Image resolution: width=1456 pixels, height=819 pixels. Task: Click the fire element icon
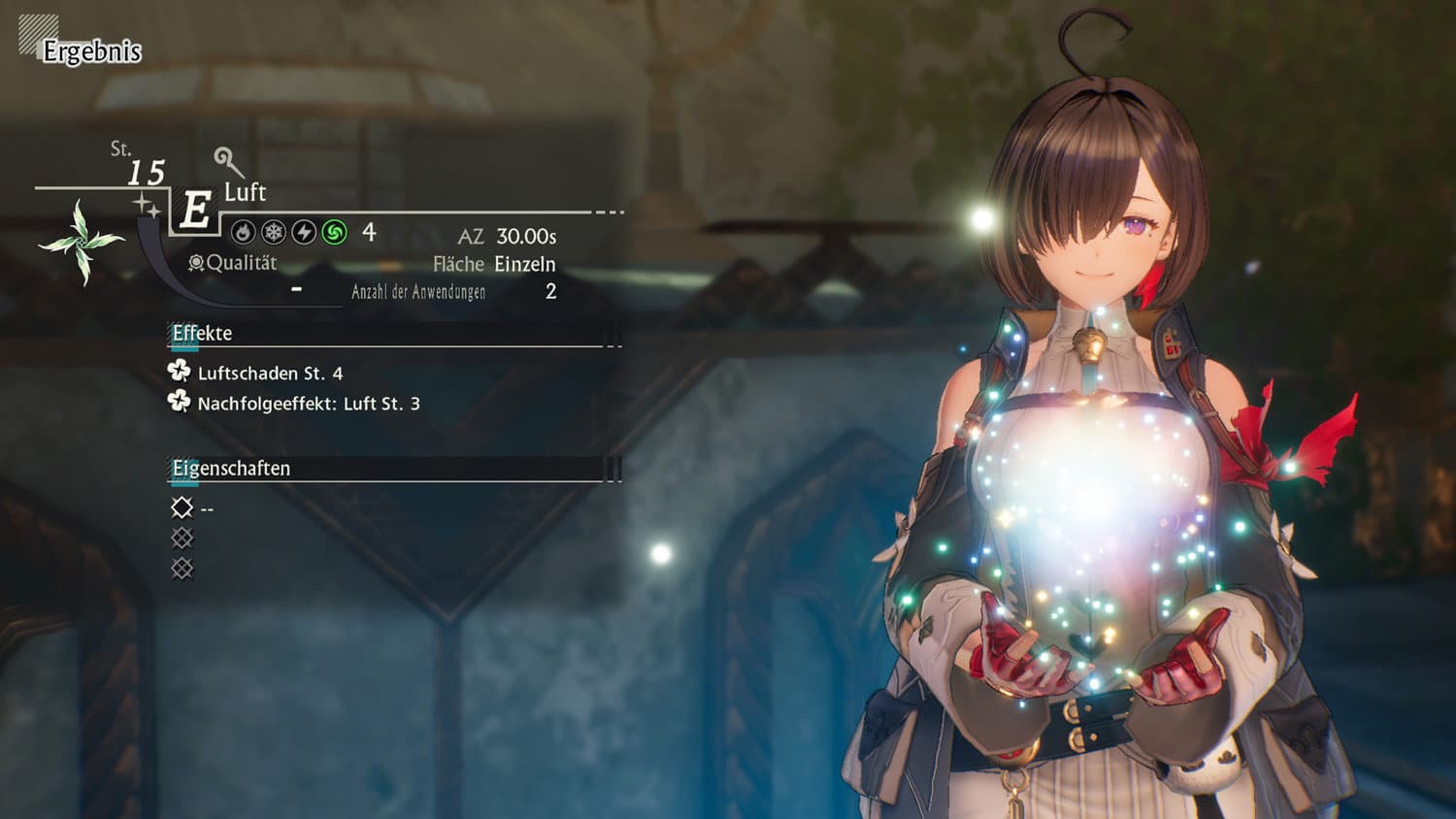tap(244, 232)
